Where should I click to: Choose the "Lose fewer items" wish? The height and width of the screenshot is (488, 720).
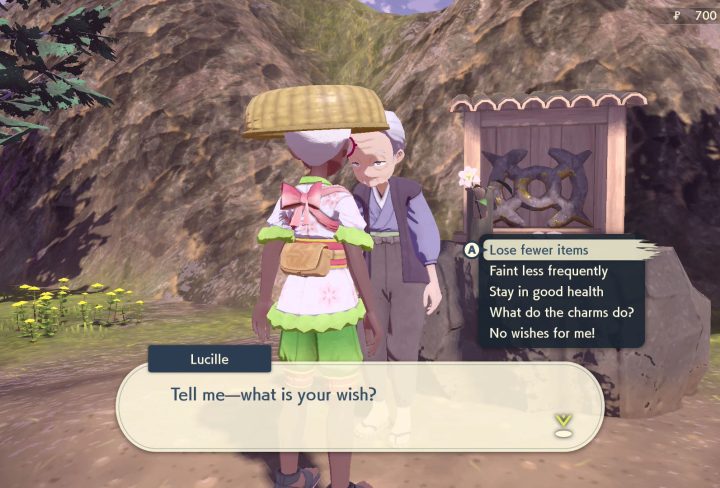click(x=539, y=250)
